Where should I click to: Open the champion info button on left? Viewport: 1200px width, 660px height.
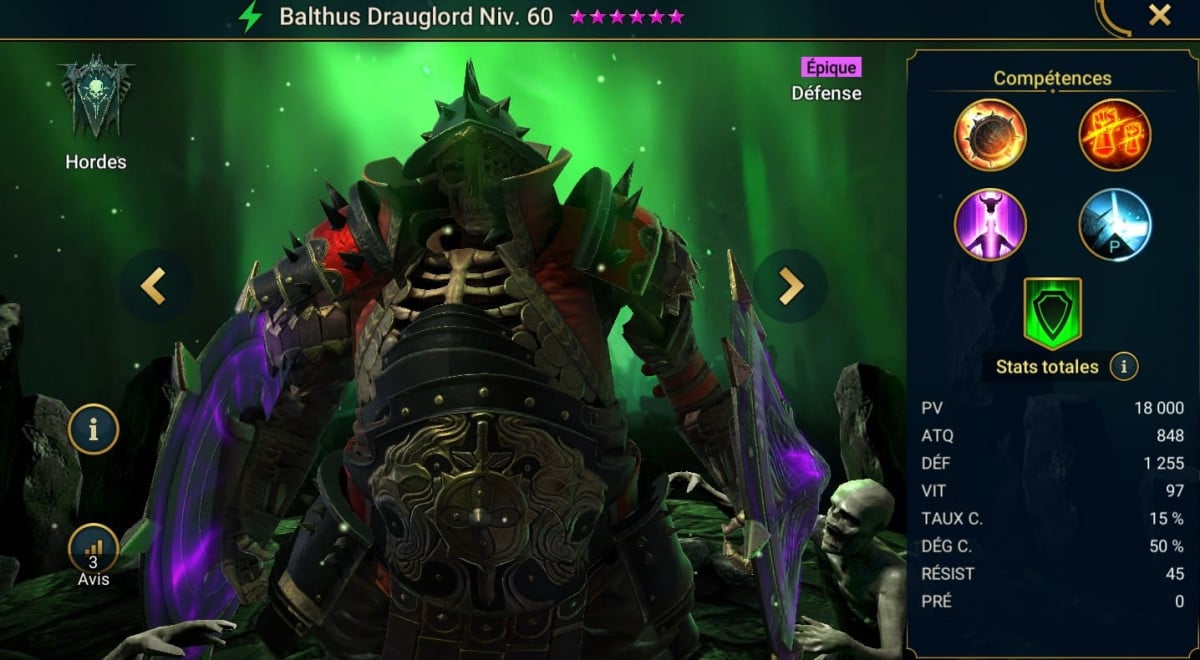[94, 430]
